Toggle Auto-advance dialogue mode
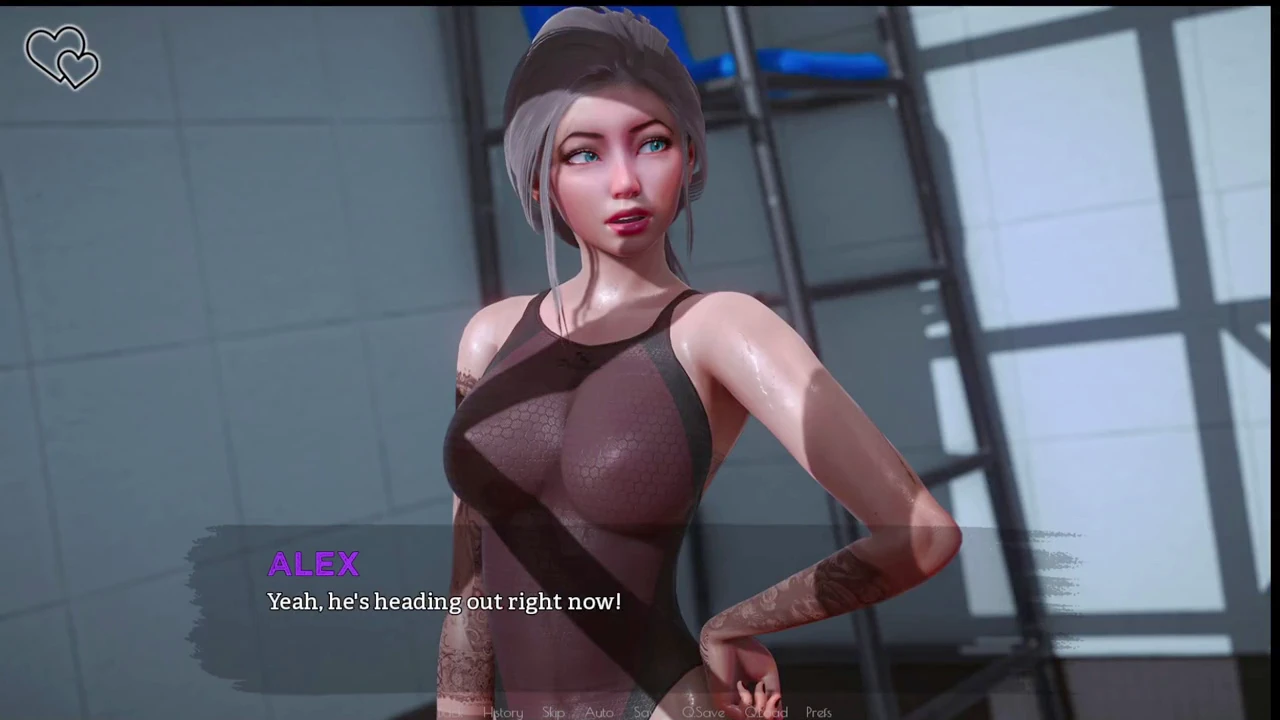The image size is (1280, 720). coord(599,712)
